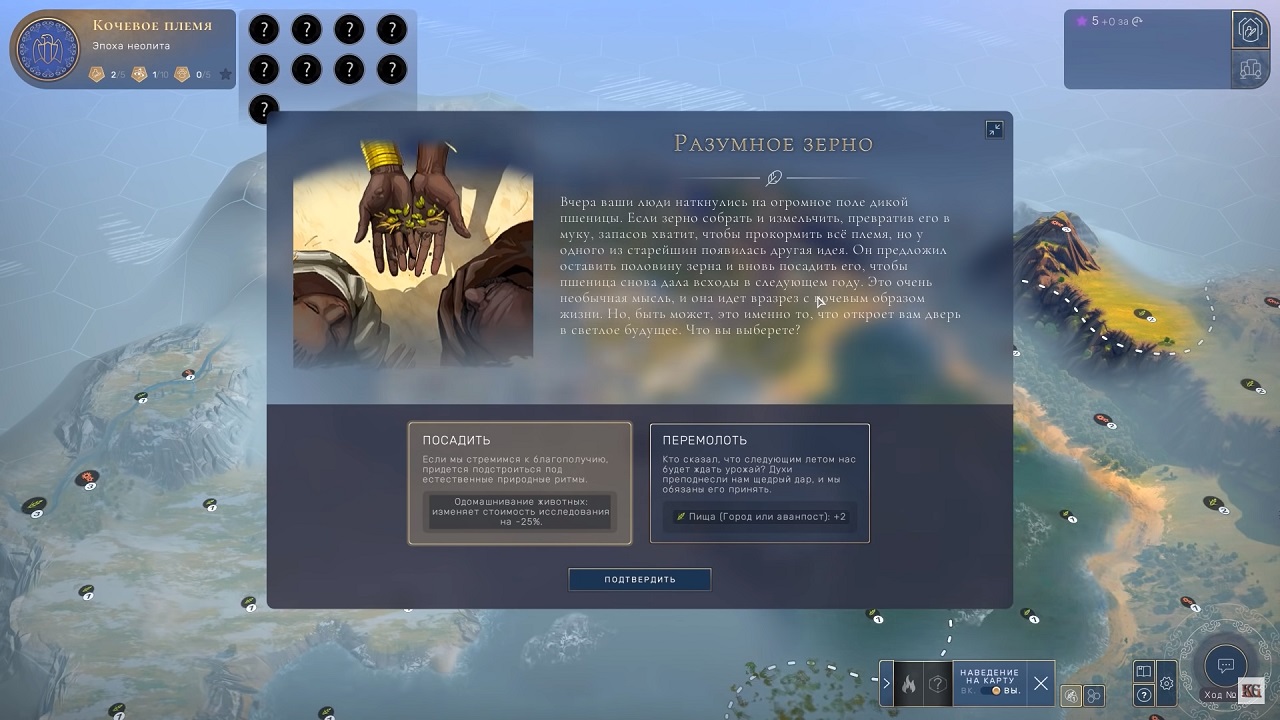Choose the Посадить (plant) option

click(x=519, y=483)
